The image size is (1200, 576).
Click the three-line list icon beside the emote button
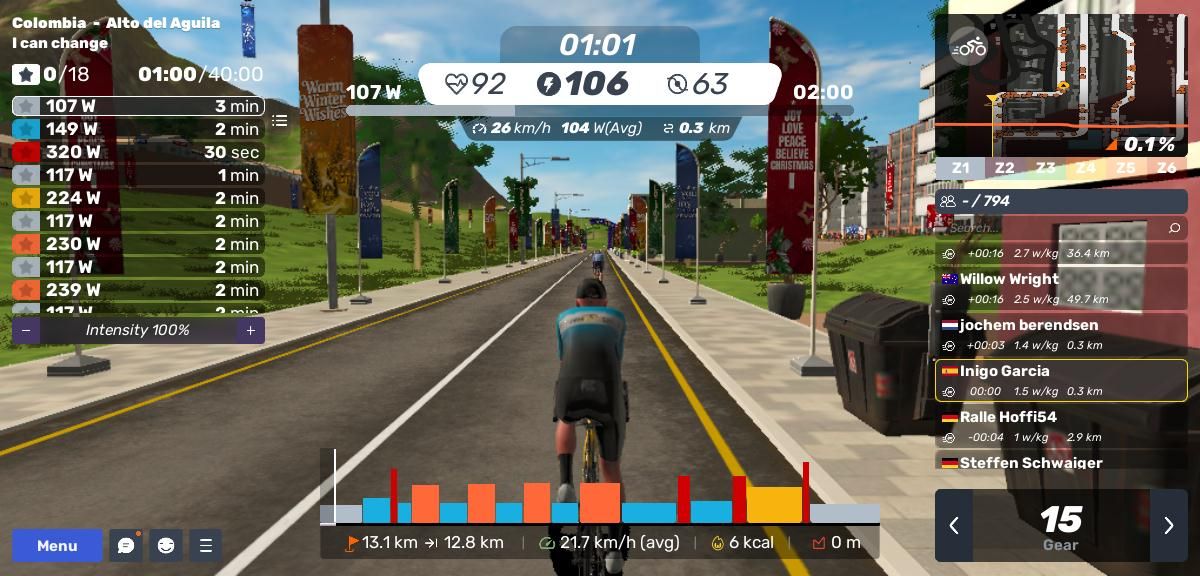click(x=206, y=545)
